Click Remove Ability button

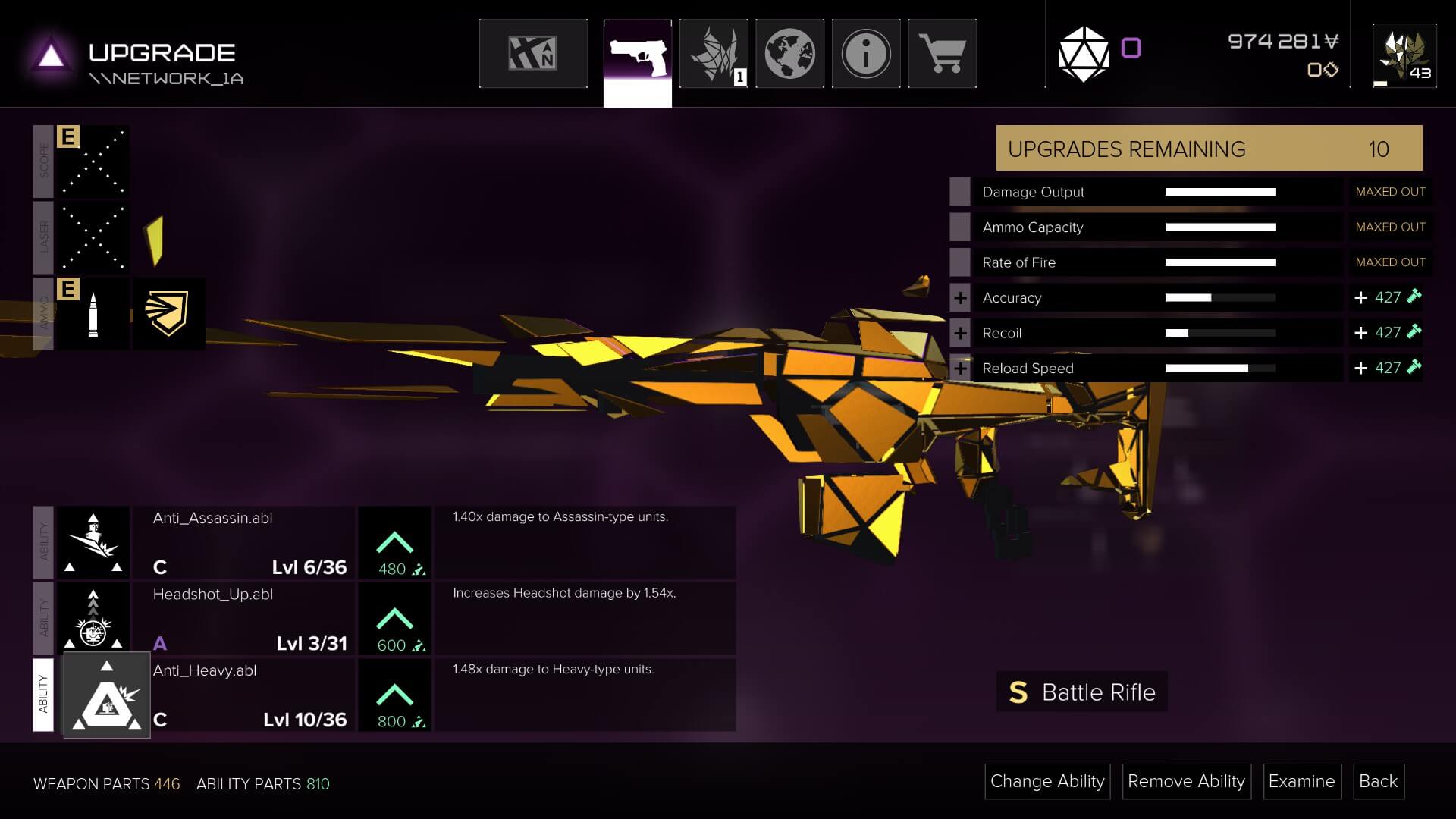point(1186,781)
